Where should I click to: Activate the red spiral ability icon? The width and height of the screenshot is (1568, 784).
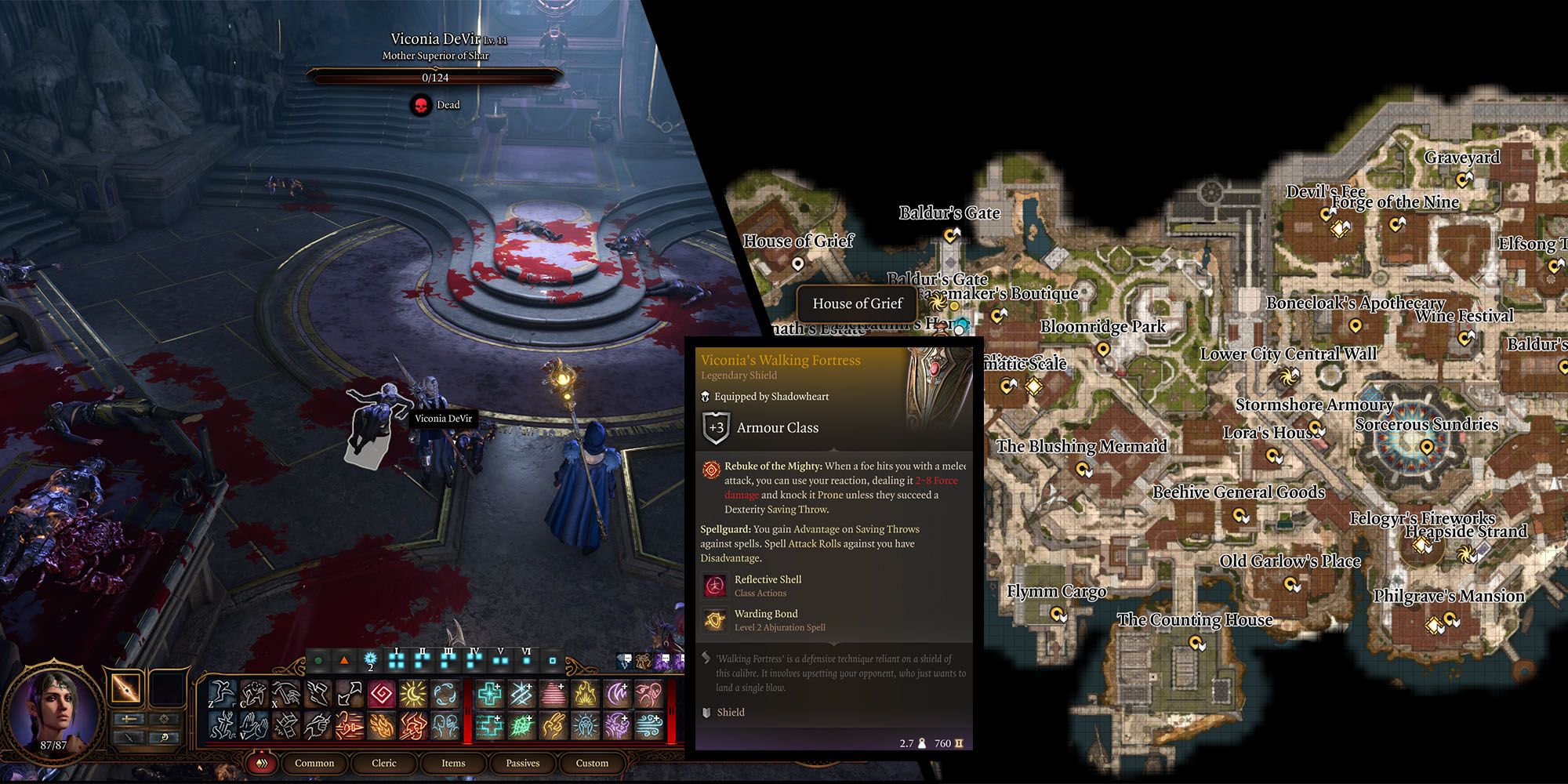tap(383, 694)
